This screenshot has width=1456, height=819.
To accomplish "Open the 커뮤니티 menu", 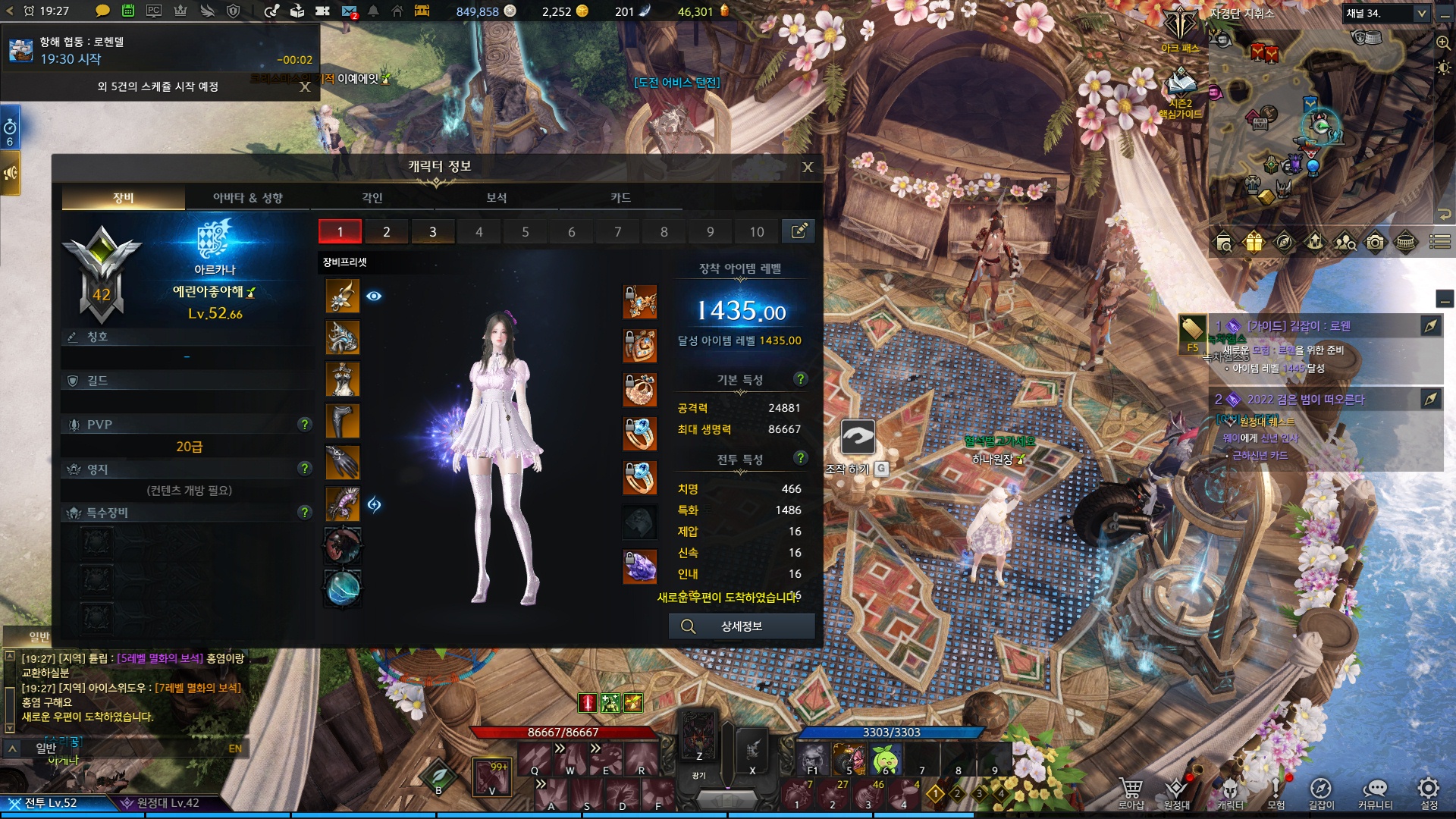I will (1375, 792).
